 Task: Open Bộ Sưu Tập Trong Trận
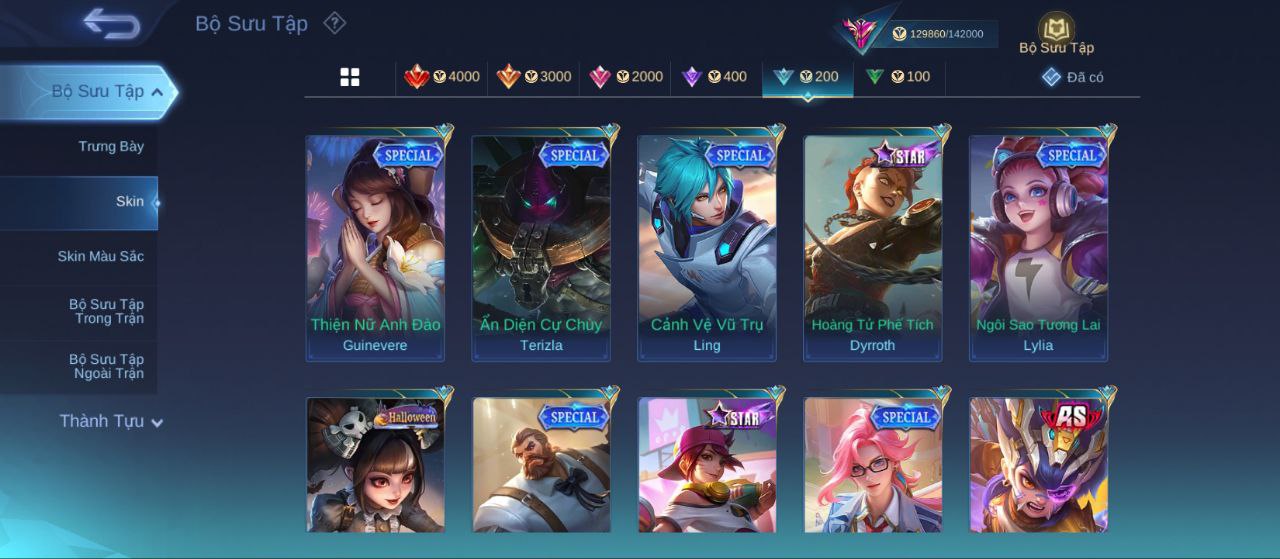click(x=106, y=312)
